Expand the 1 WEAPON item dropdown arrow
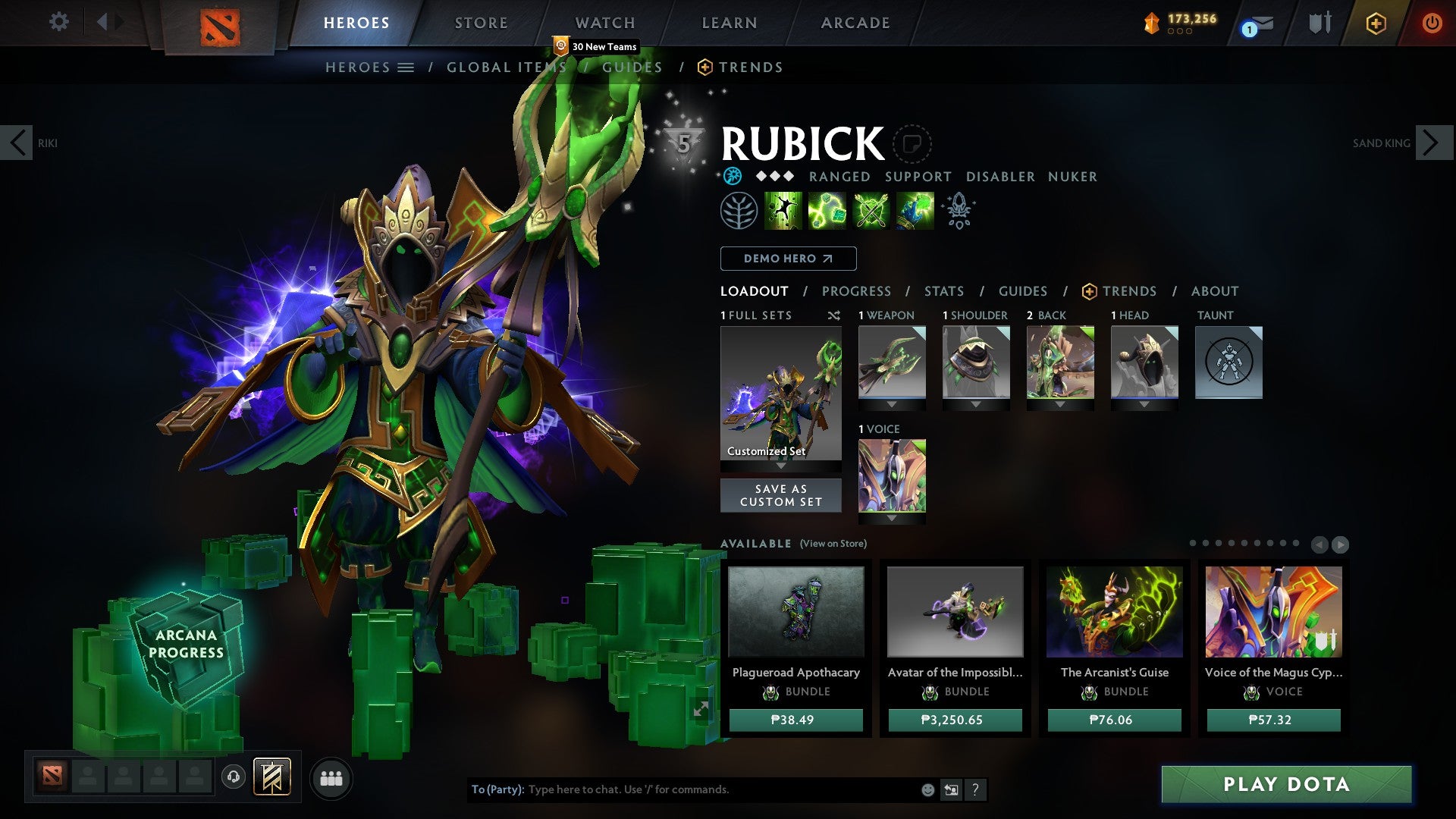Screen dimensions: 1456x819 coord(892,403)
